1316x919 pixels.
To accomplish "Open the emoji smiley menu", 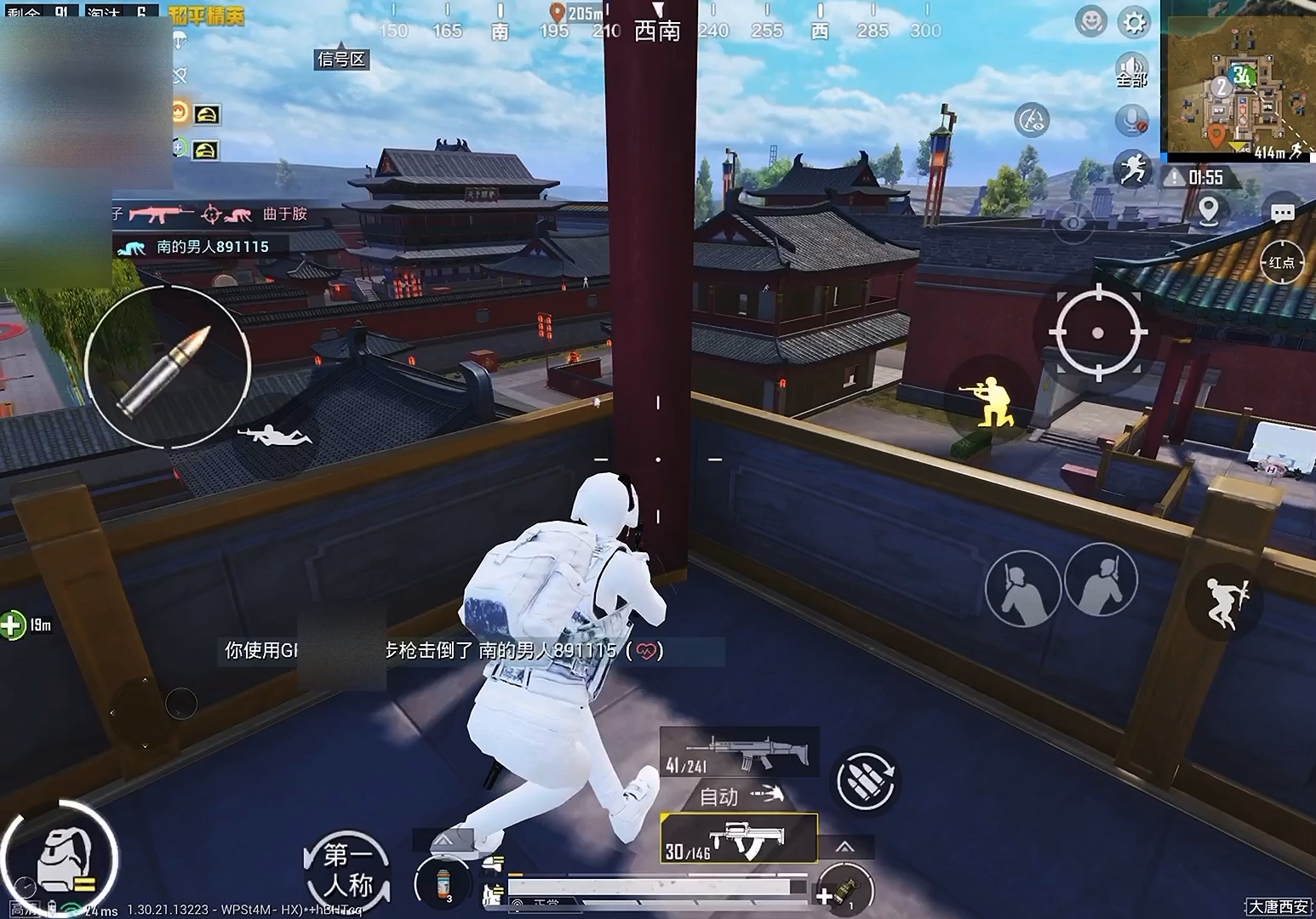I will pyautogui.click(x=1090, y=22).
